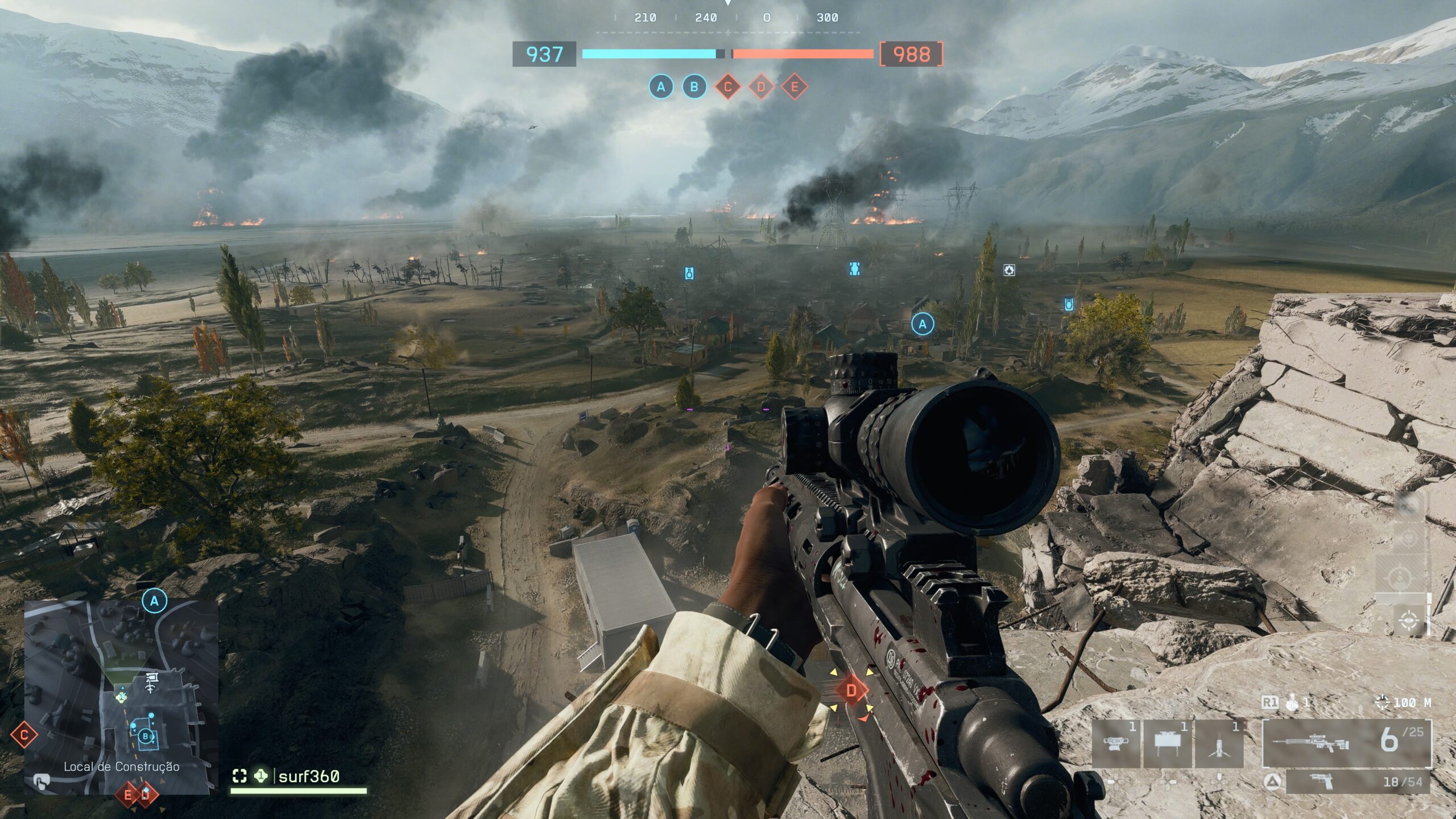Screen dimensions: 1456x819
Task: Select enemy objective D in the top capture-point row
Action: (x=761, y=87)
